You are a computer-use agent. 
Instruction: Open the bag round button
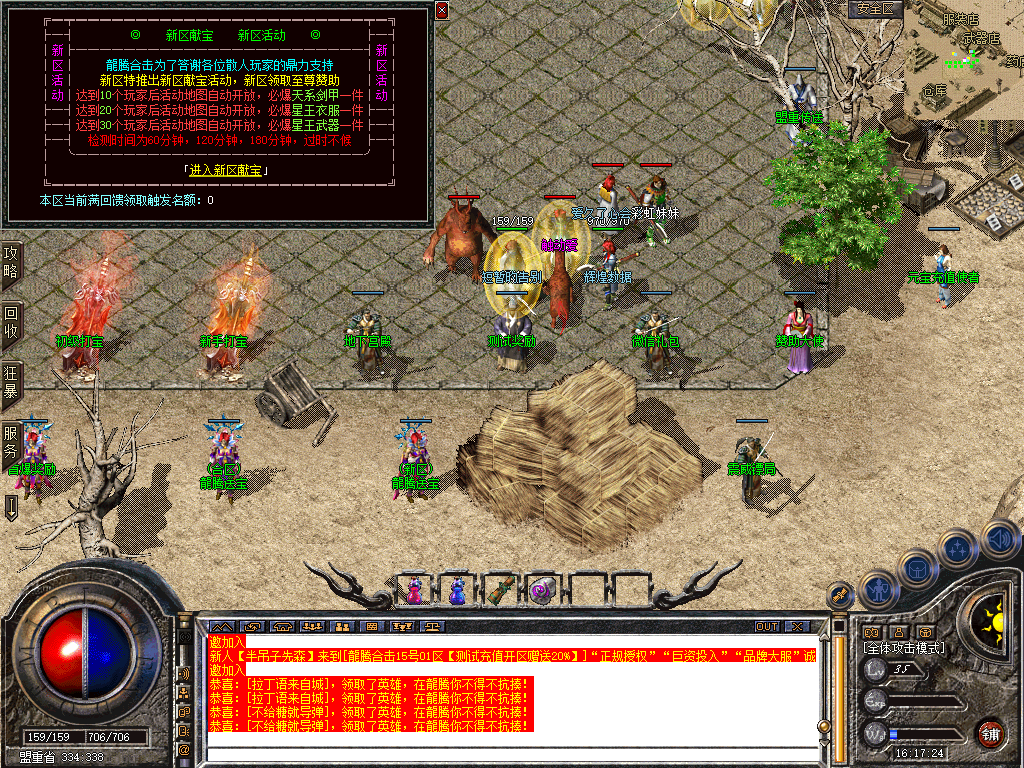919,567
